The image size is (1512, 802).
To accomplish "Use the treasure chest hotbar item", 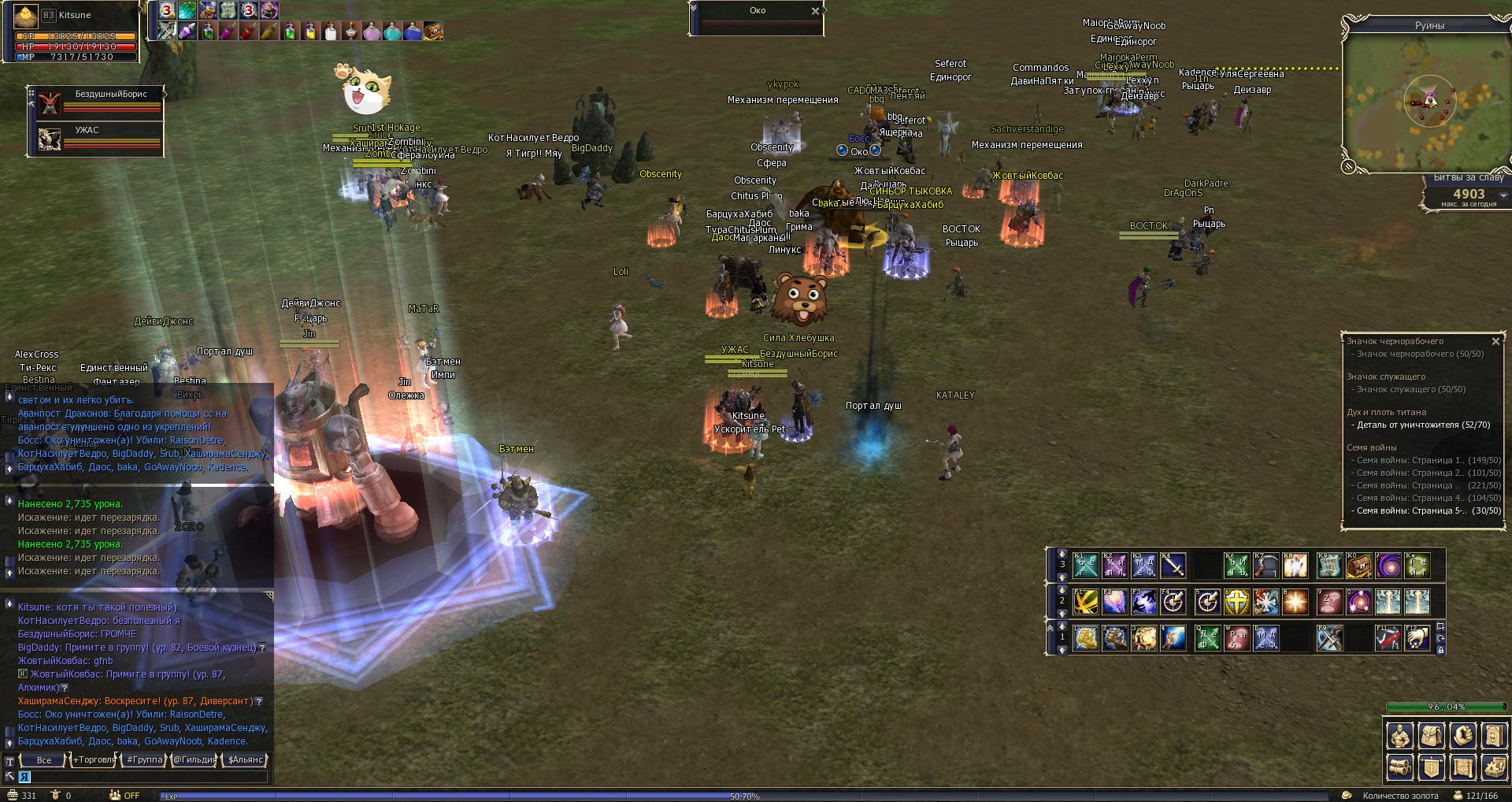I will pos(1358,566).
